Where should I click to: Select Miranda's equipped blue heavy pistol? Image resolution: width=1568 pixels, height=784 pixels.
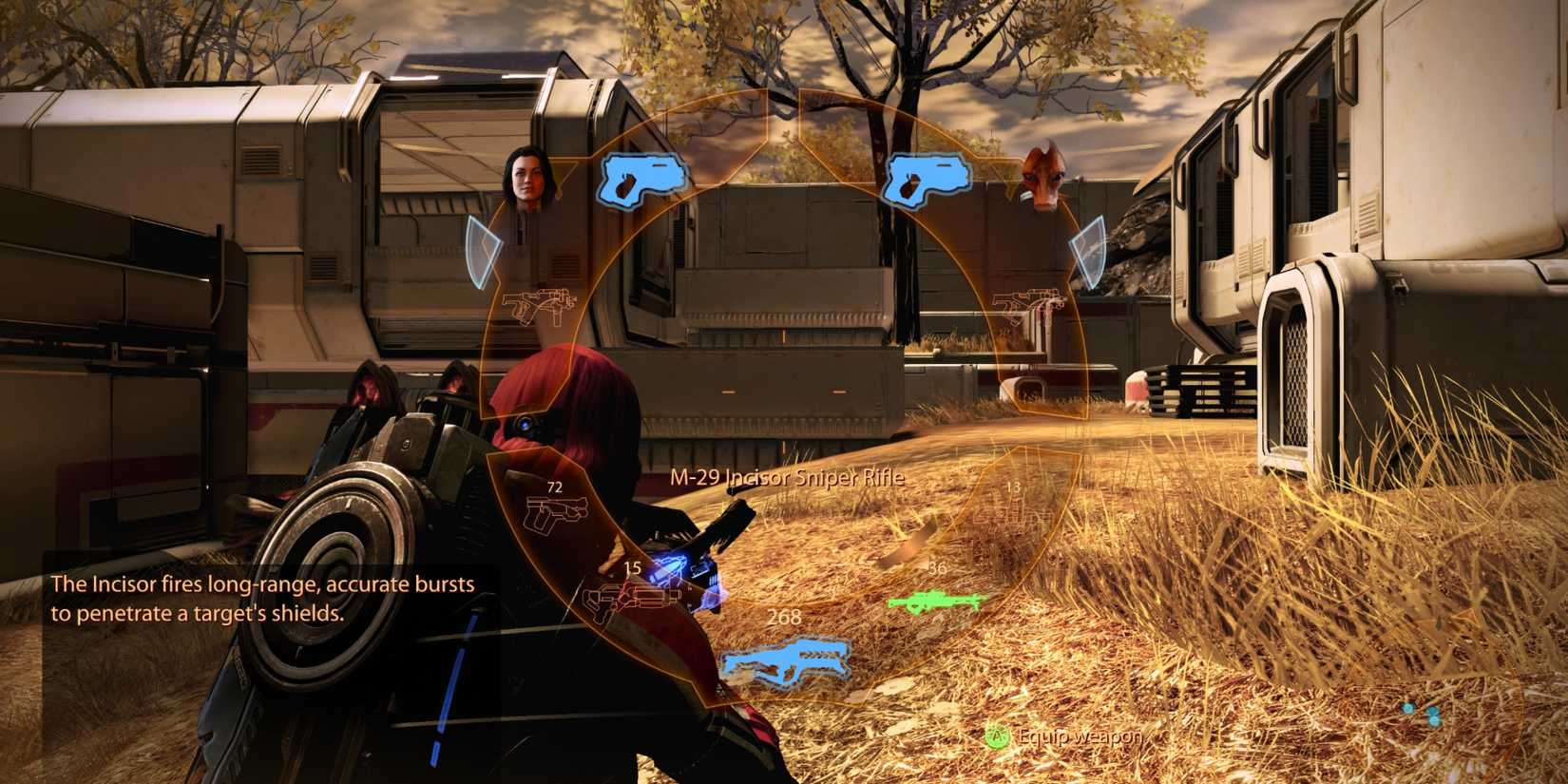click(x=638, y=177)
